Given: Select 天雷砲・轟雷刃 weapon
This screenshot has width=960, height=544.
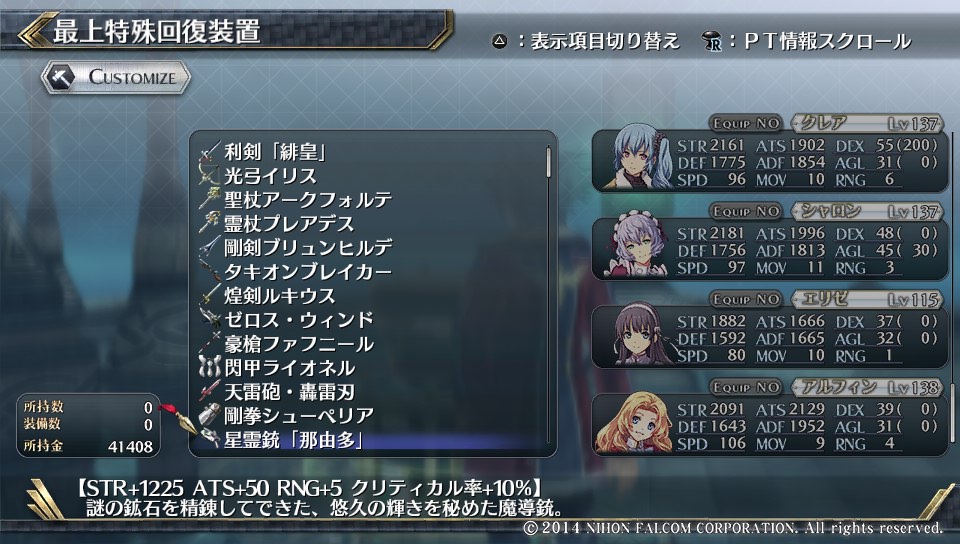Looking at the screenshot, I should tap(289, 392).
